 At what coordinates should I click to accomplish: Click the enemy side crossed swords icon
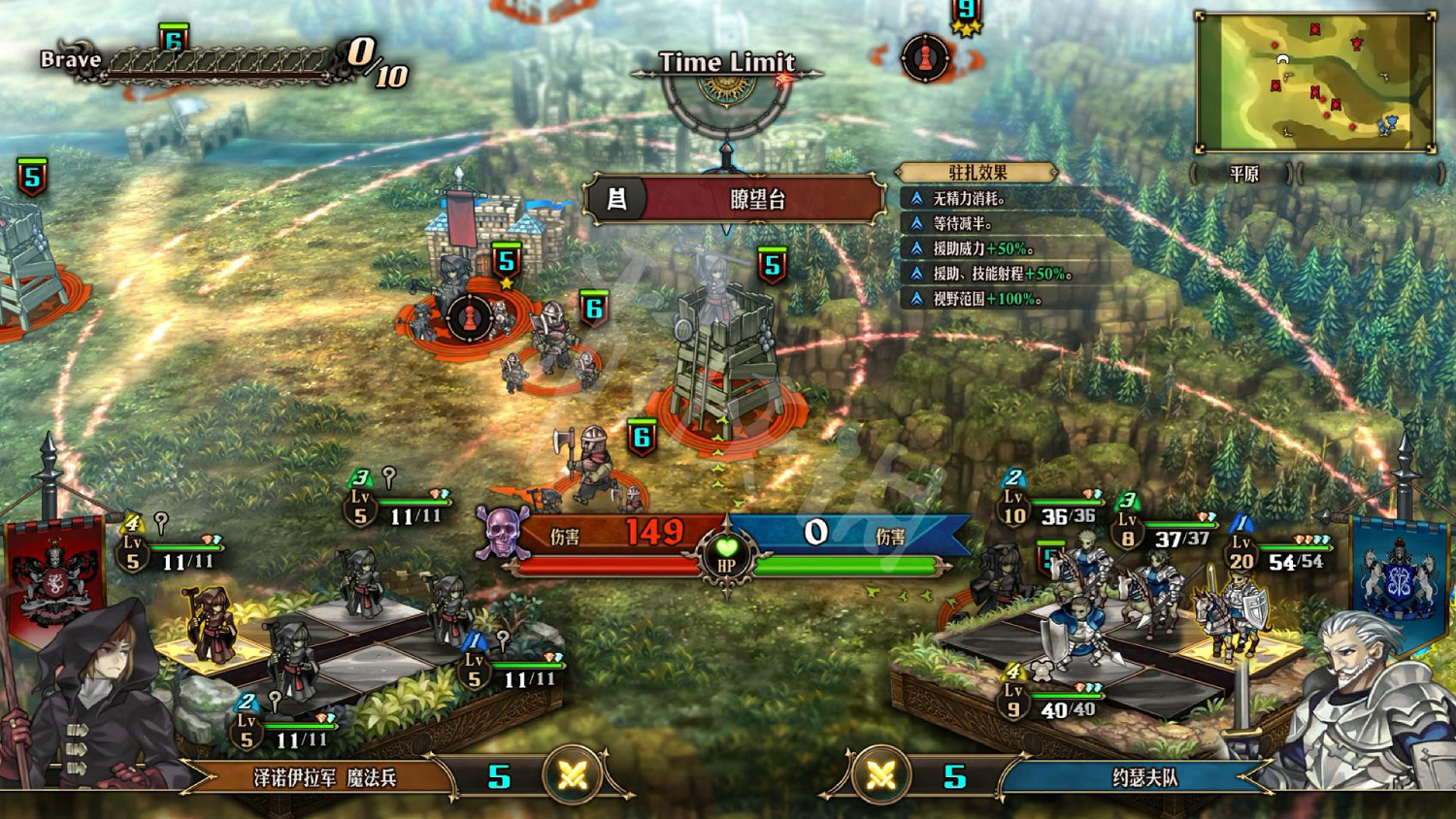click(574, 775)
